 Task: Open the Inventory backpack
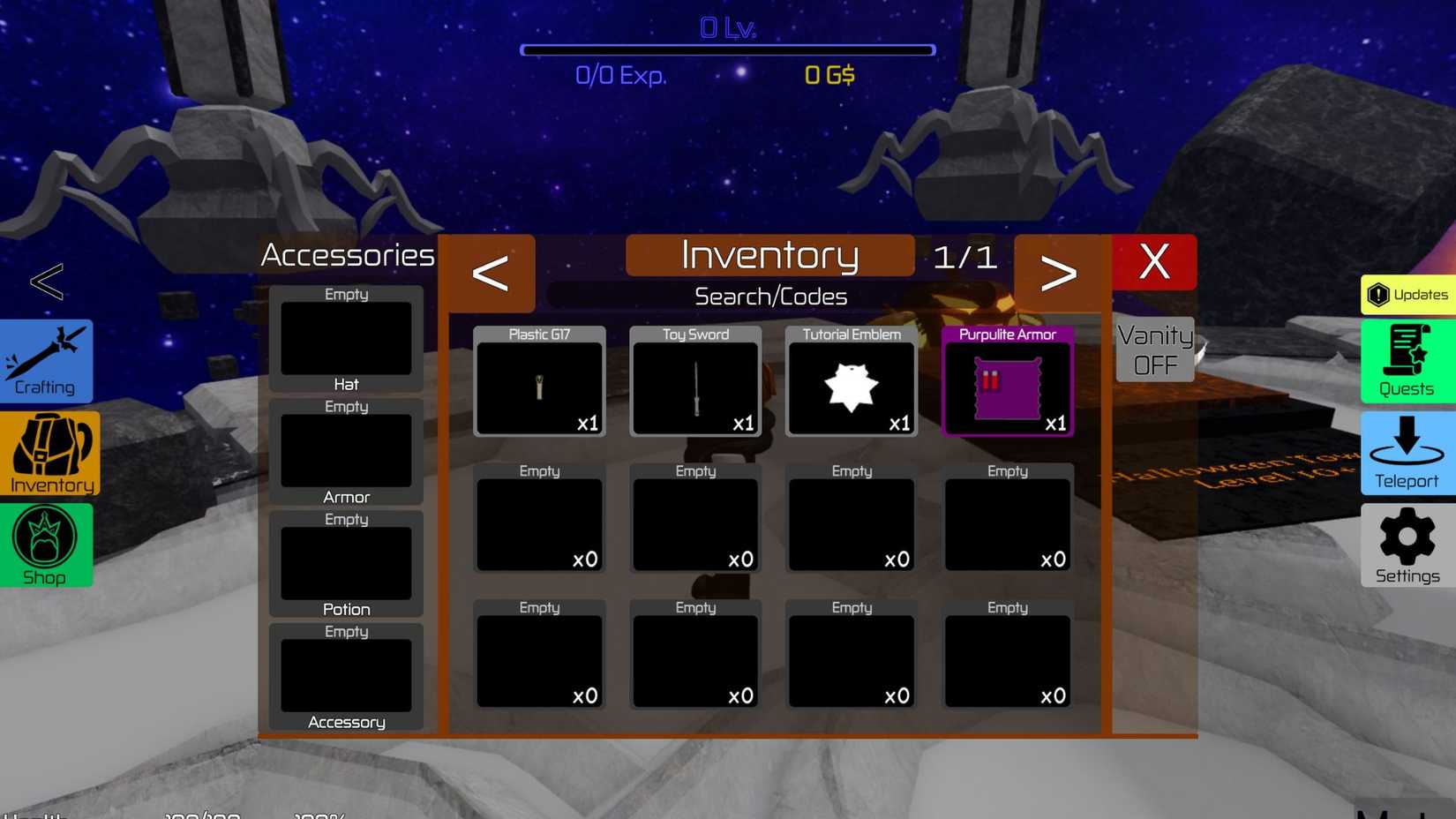tap(49, 455)
